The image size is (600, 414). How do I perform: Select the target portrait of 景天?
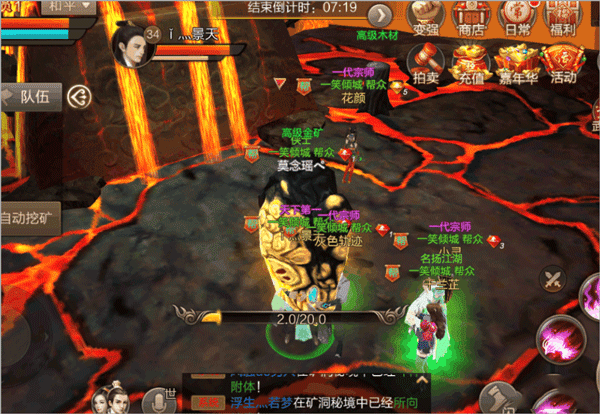tap(130, 47)
